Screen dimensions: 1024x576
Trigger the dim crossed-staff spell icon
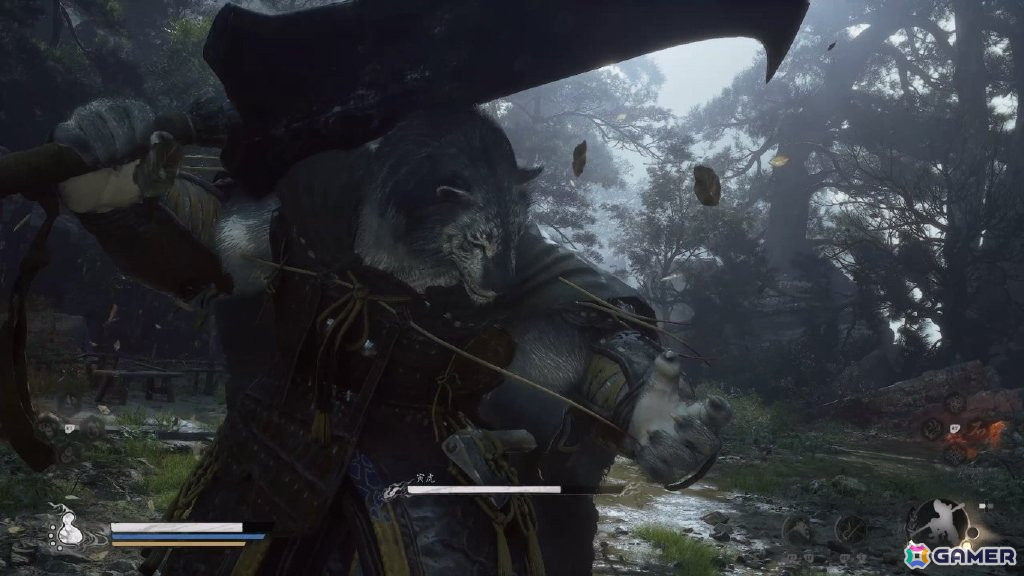(x=852, y=529)
